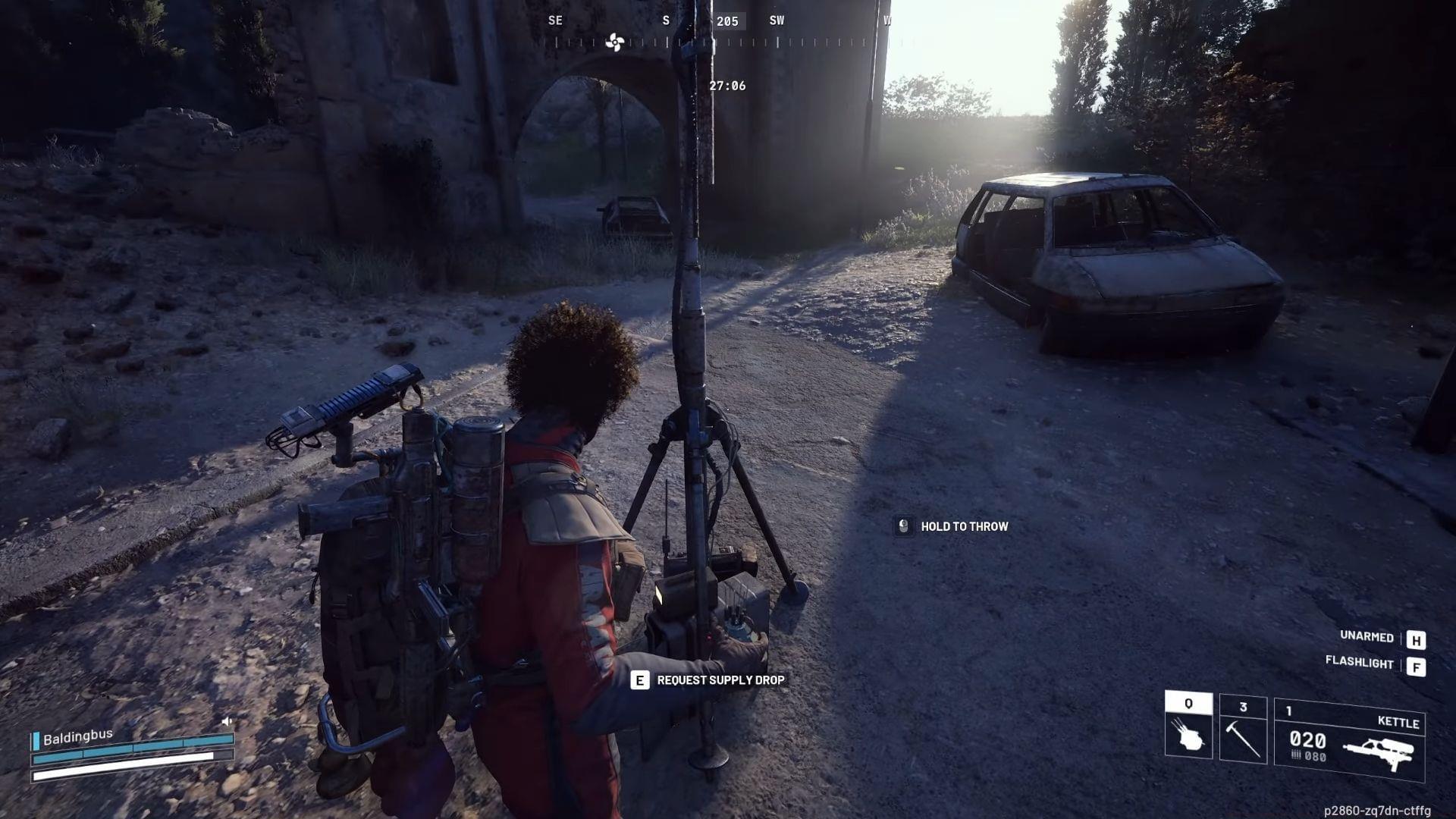1456x819 pixels.
Task: Click the HOLD TO THROW prompt text
Action: click(965, 526)
